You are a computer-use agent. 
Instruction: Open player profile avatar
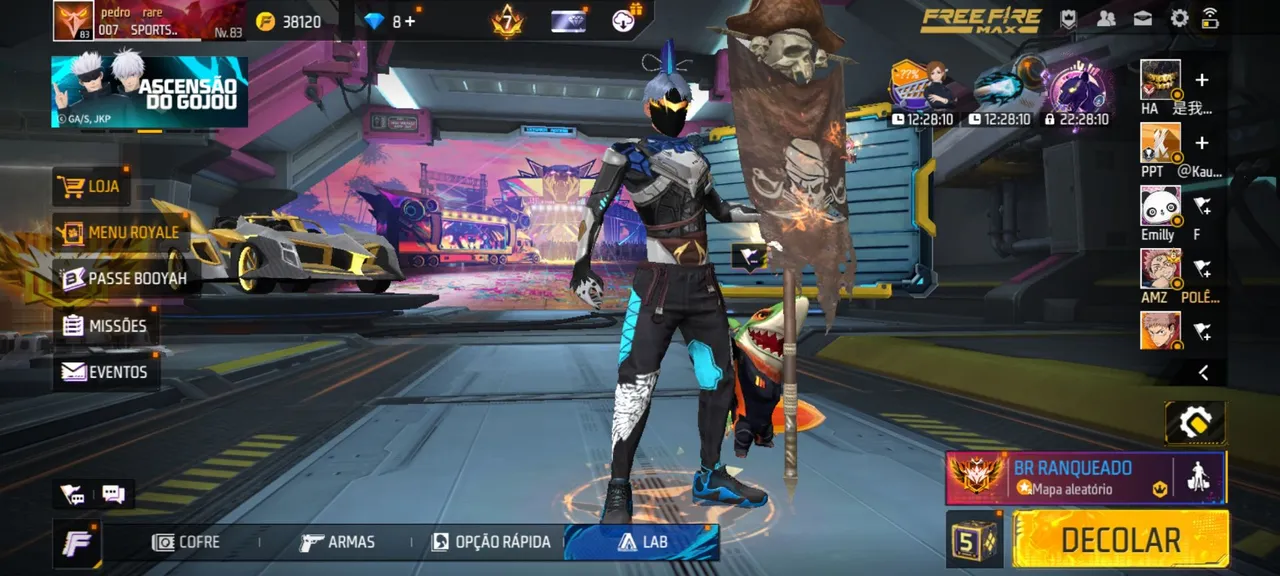coord(74,20)
